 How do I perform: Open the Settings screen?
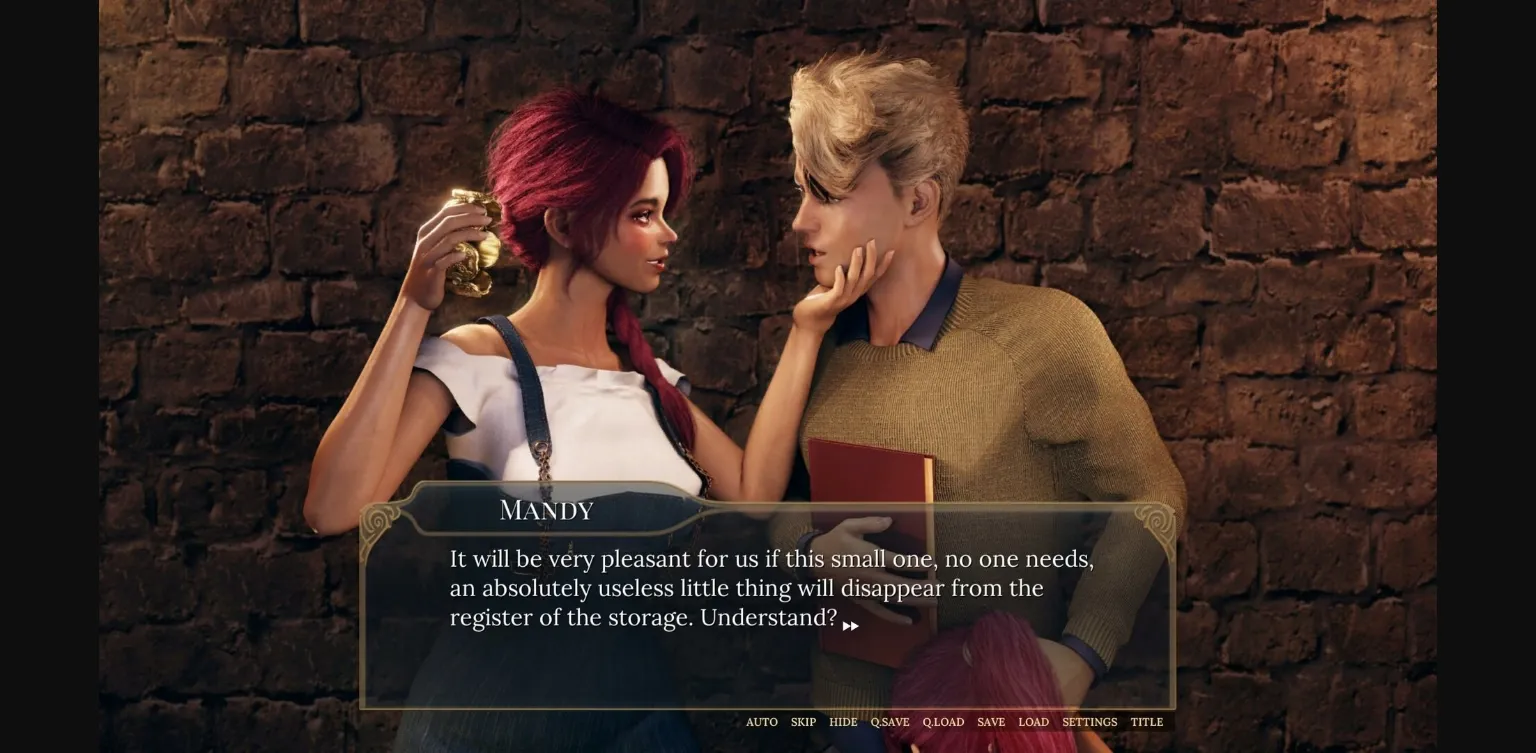pos(1089,722)
